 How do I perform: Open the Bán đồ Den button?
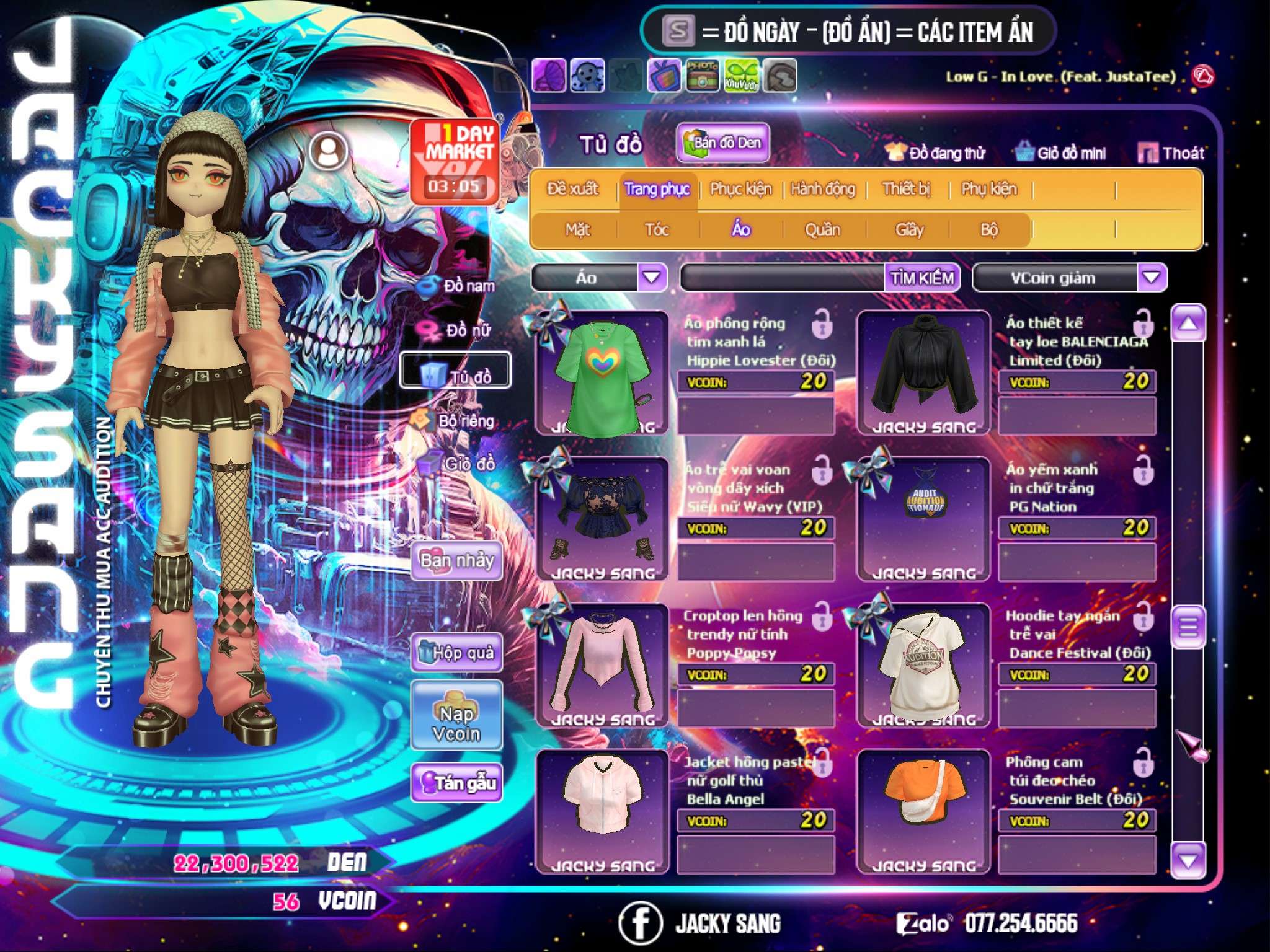[722, 143]
